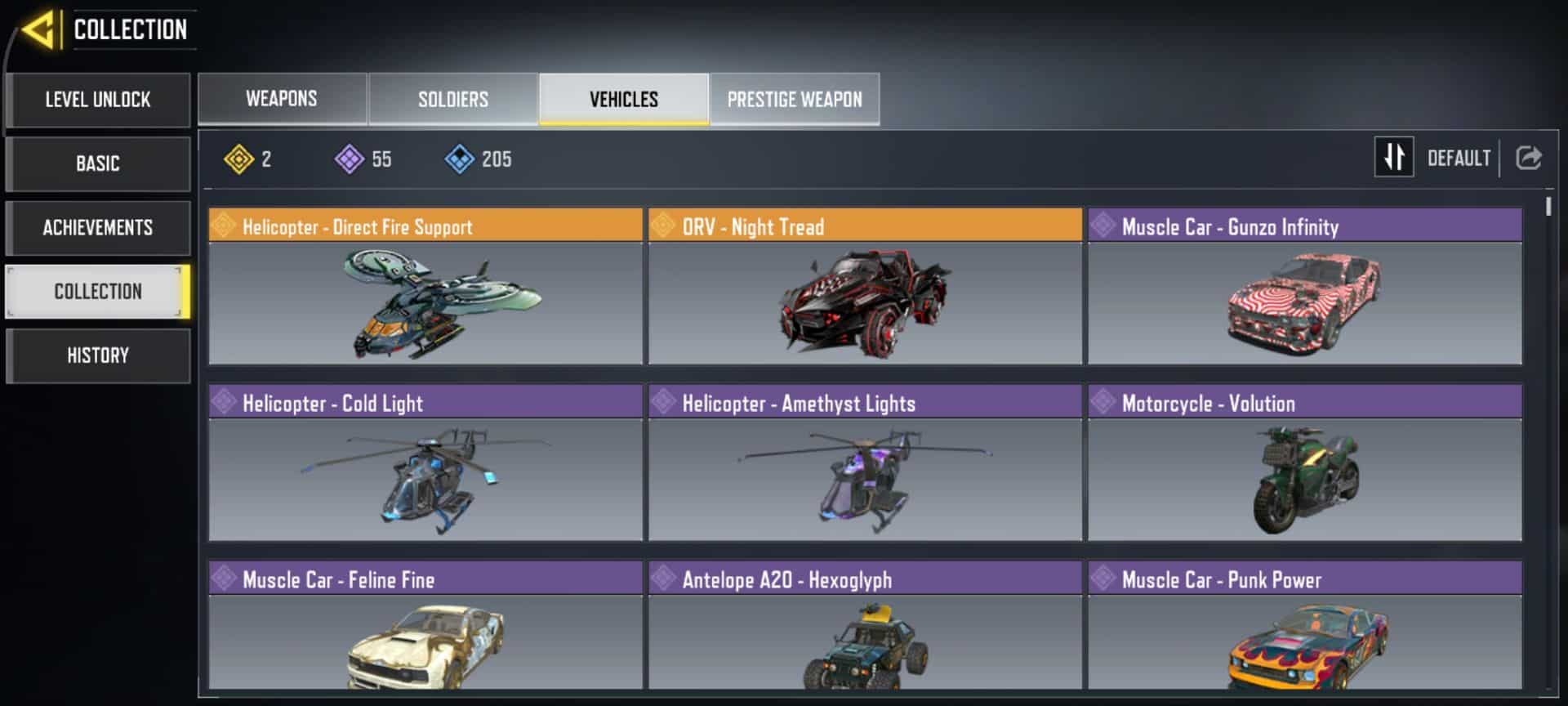Choose Helicopter - Direct Fire Support skin
Viewport: 1568px width, 706px height.
425,286
